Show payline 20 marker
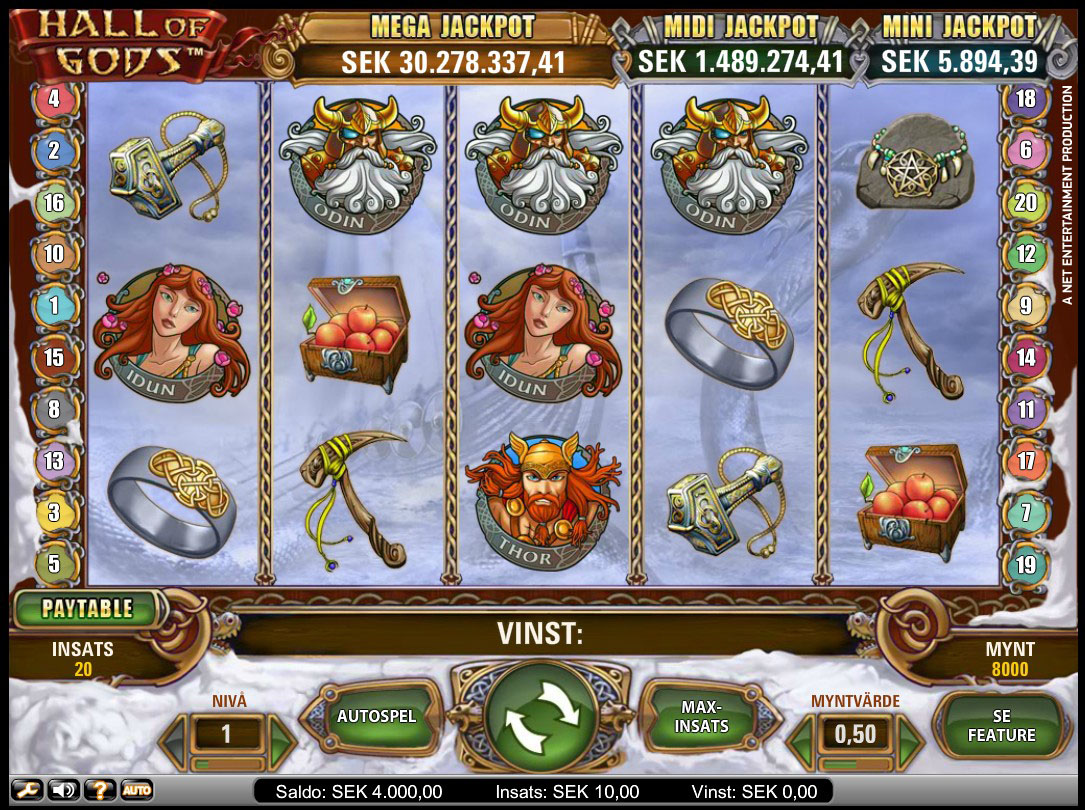 1025,203
